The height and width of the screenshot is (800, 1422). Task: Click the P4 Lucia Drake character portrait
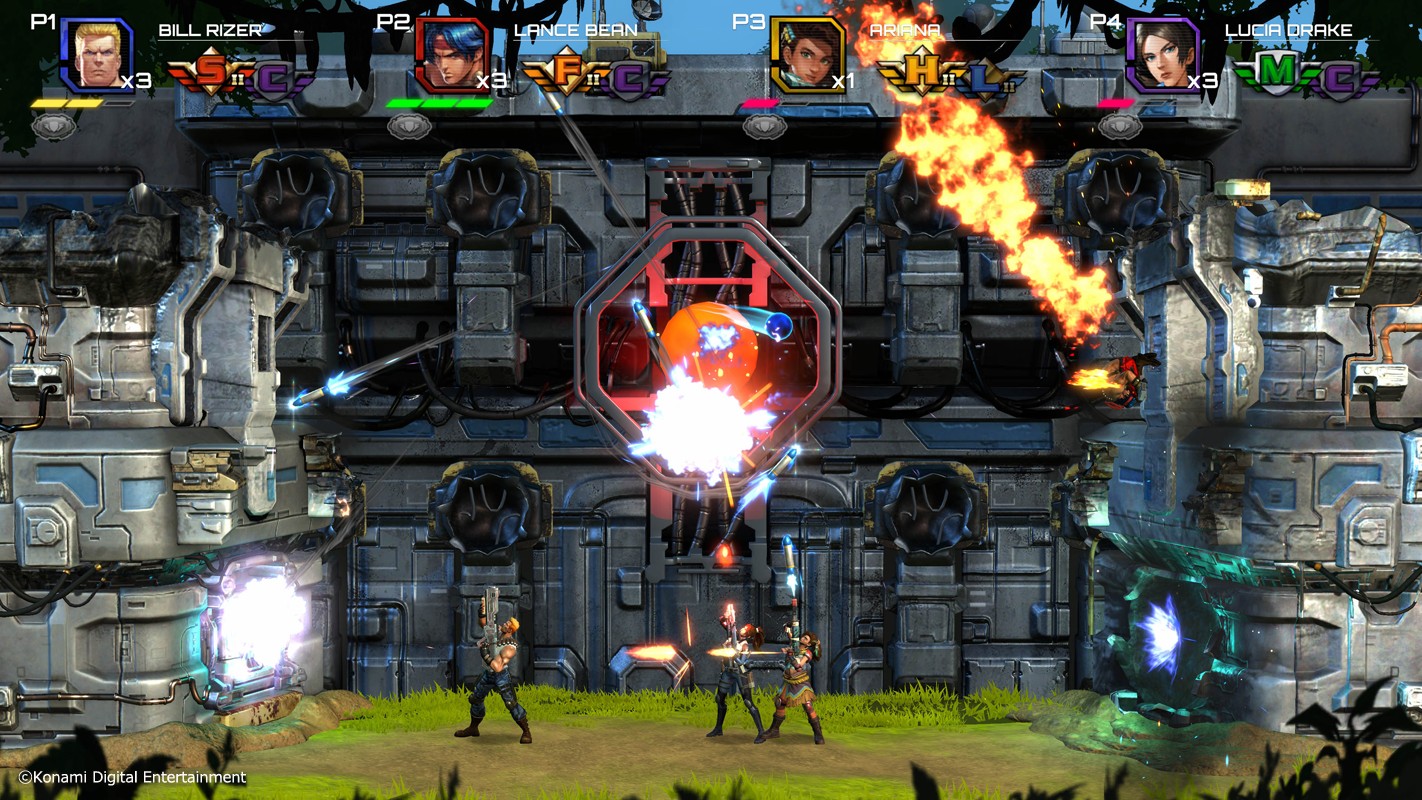[x=1163, y=56]
